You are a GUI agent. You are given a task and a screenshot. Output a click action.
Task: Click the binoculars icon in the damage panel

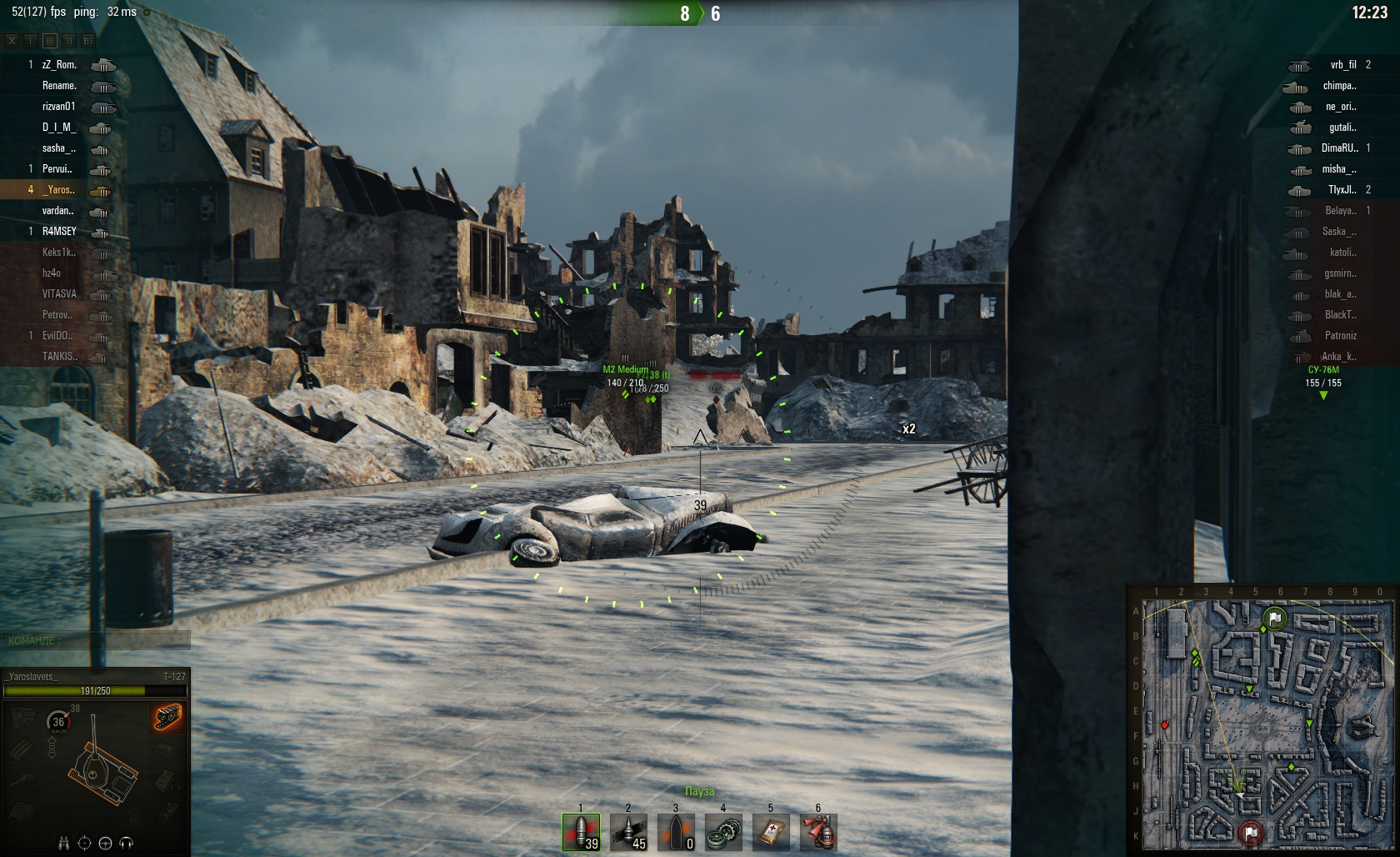[x=64, y=843]
